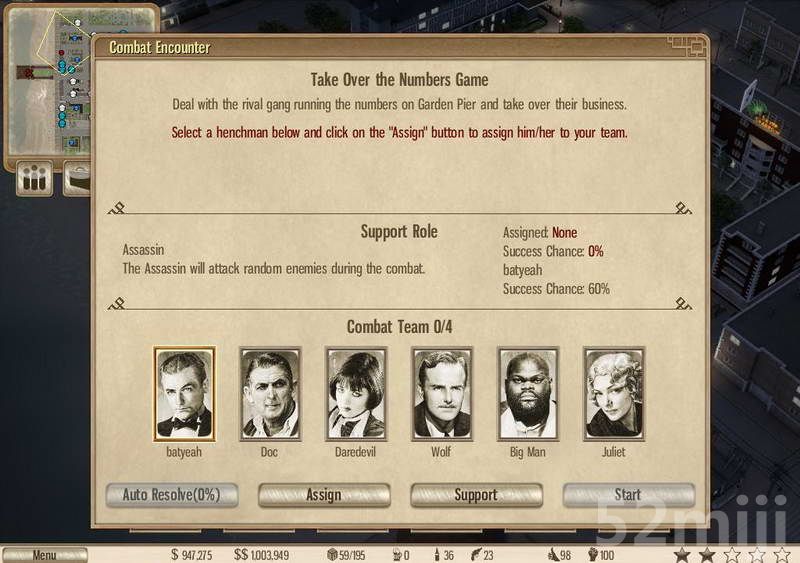Close the Combat Encounter window

coord(696,46)
